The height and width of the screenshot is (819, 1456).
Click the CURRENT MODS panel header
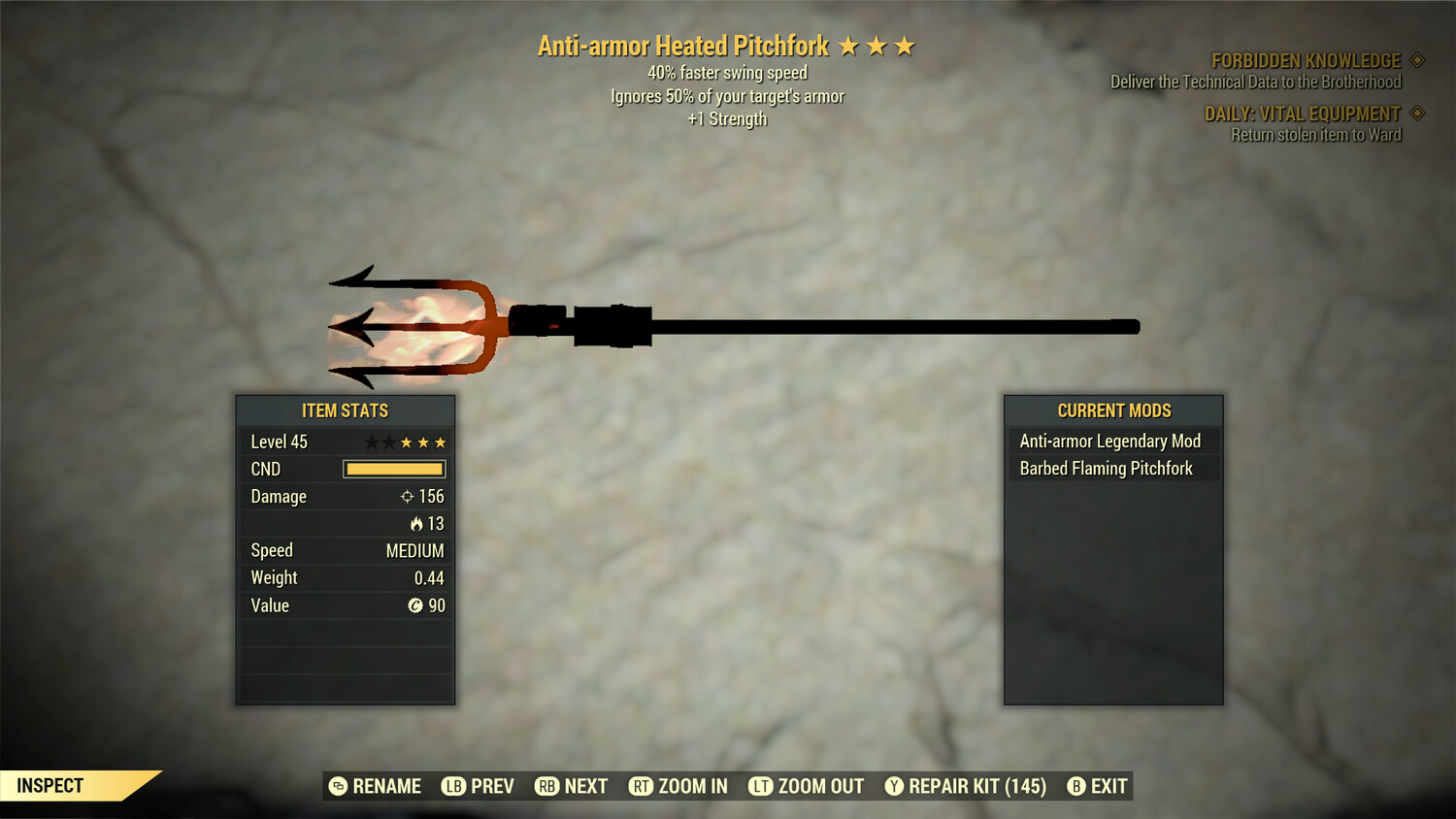pyautogui.click(x=1113, y=410)
